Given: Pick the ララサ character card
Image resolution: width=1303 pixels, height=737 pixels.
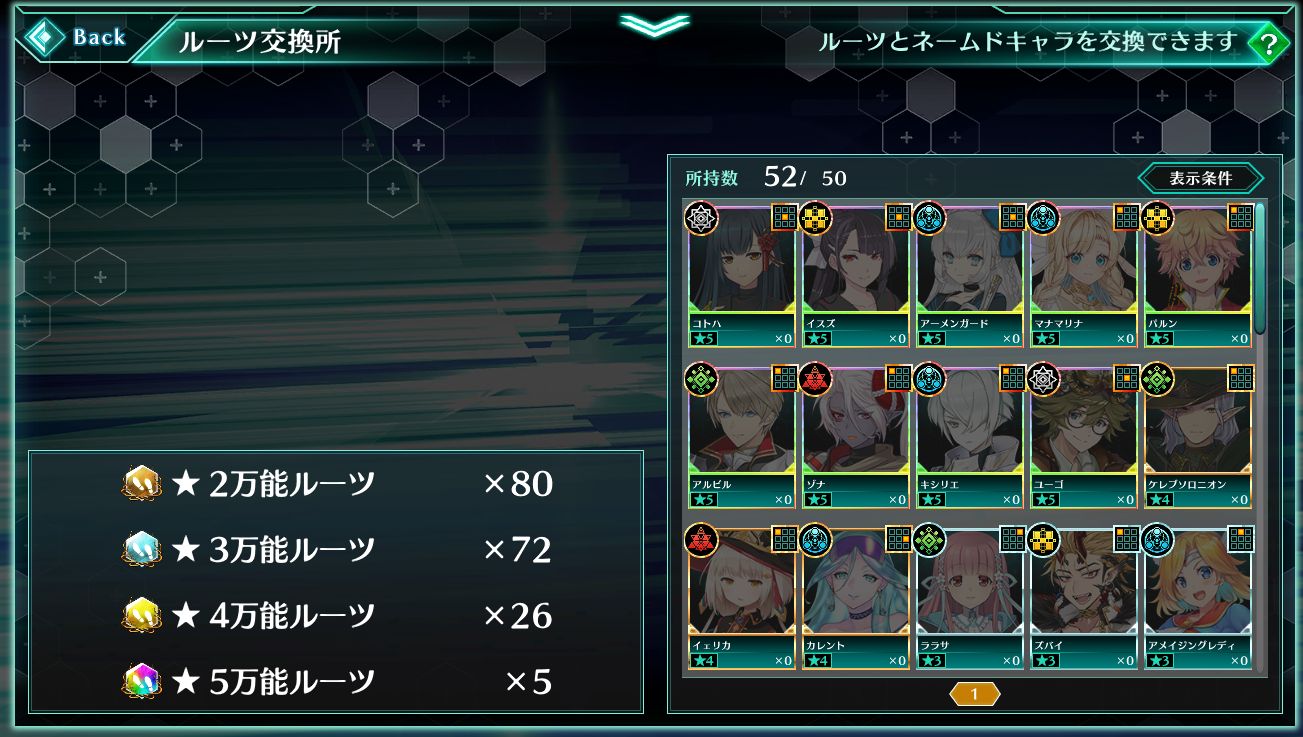Looking at the screenshot, I should (x=969, y=597).
